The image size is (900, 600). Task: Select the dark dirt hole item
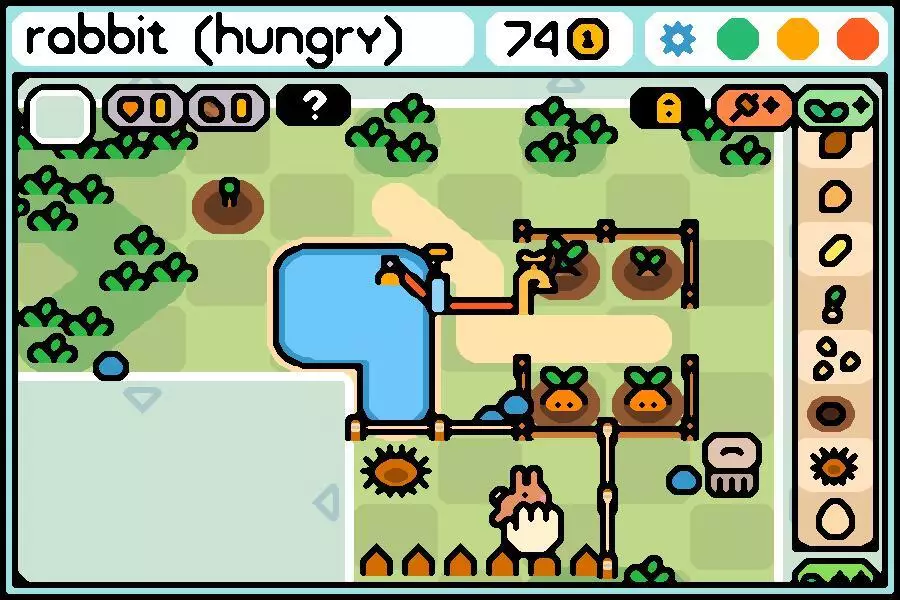(834, 412)
